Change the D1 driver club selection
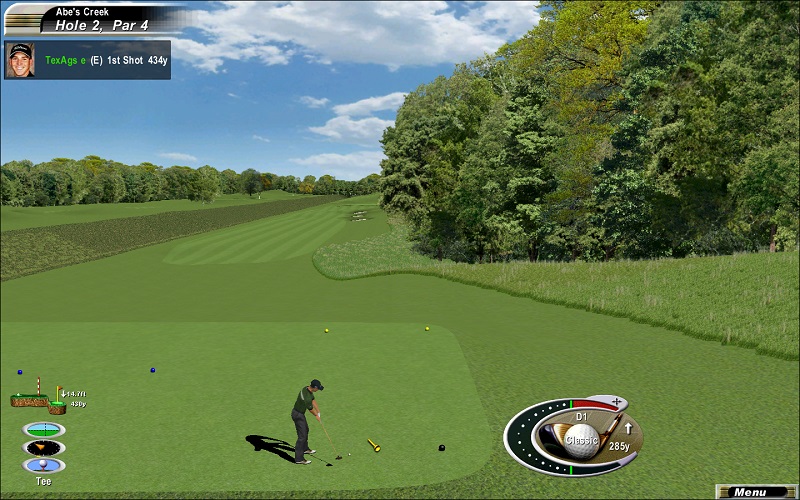This screenshot has height=500, width=800. pyautogui.click(x=581, y=416)
